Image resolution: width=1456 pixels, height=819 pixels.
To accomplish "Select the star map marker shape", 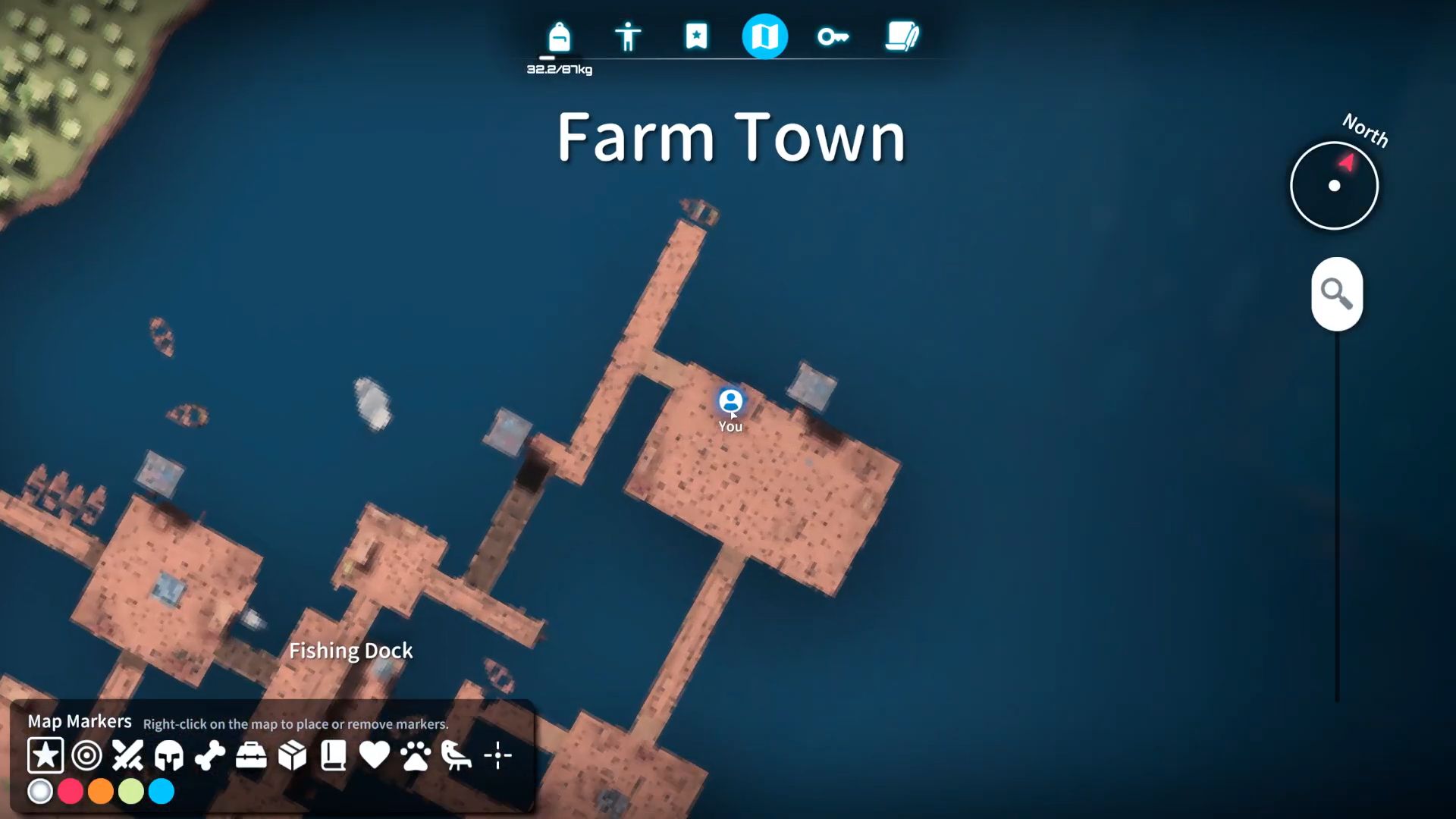I will [45, 755].
